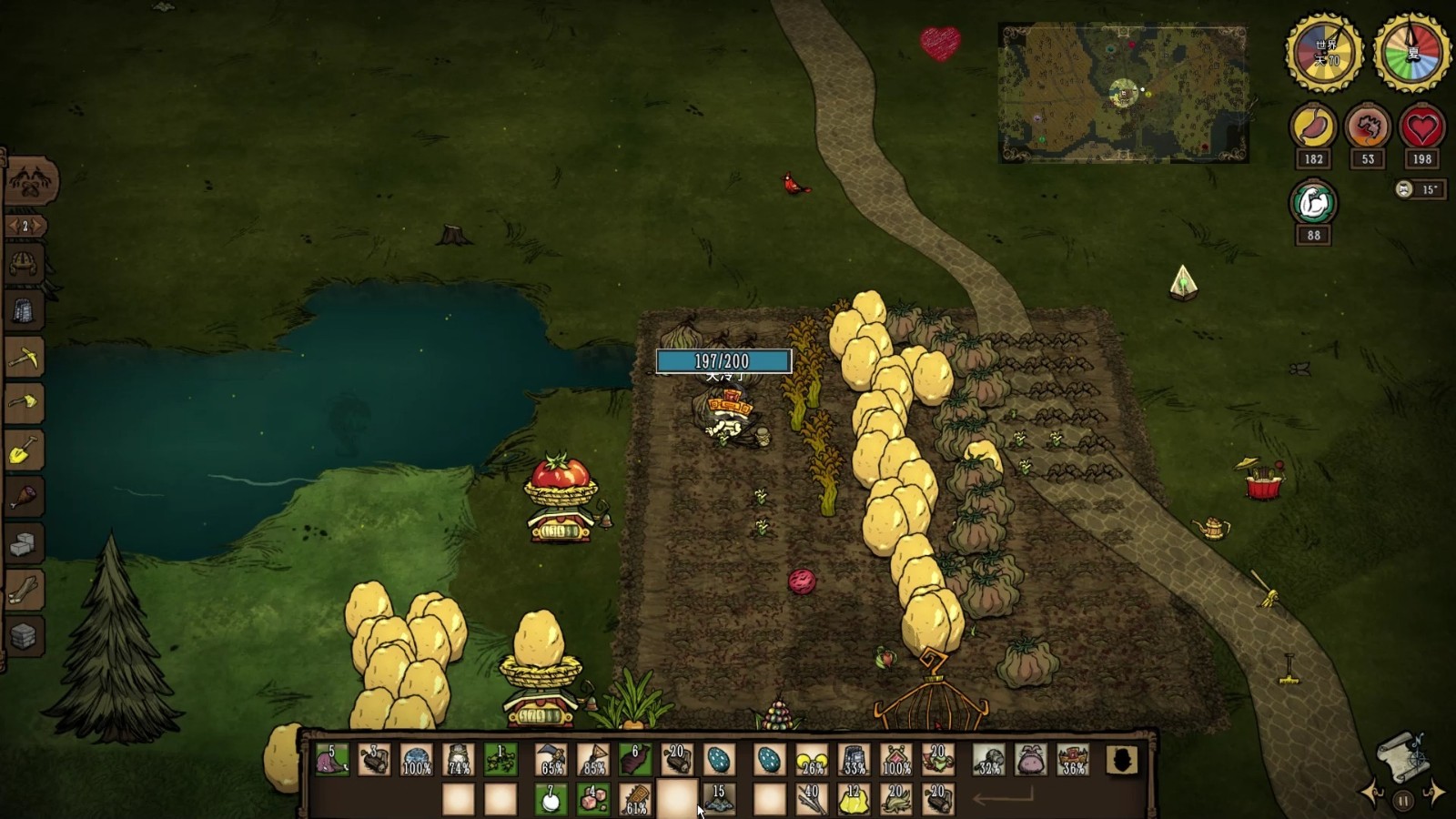This screenshot has width=1456, height=819.
Task: Rotate camera with the right arrow
Action: coord(1435,794)
